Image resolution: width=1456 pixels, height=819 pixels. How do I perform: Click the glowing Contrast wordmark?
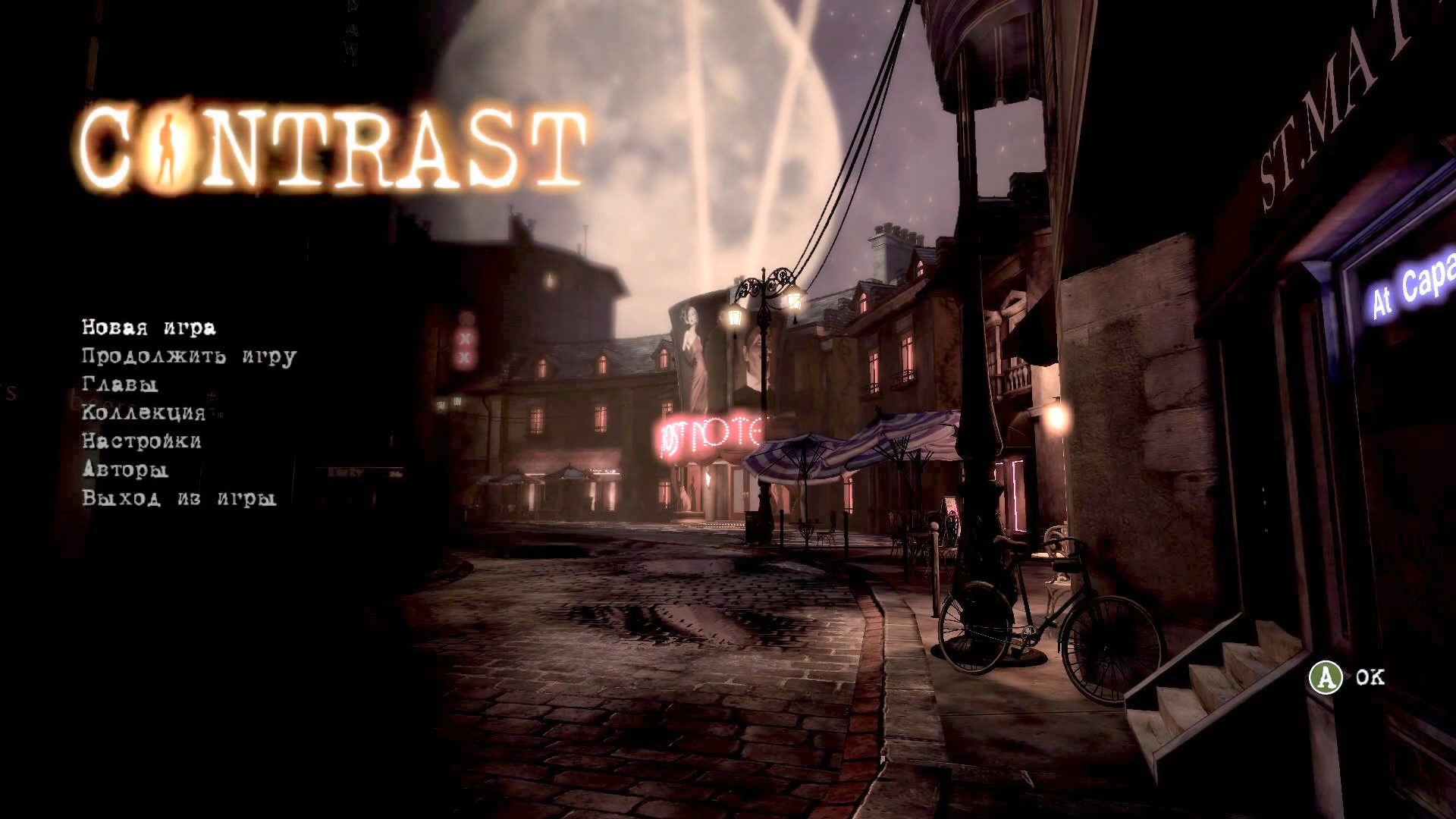click(x=334, y=144)
